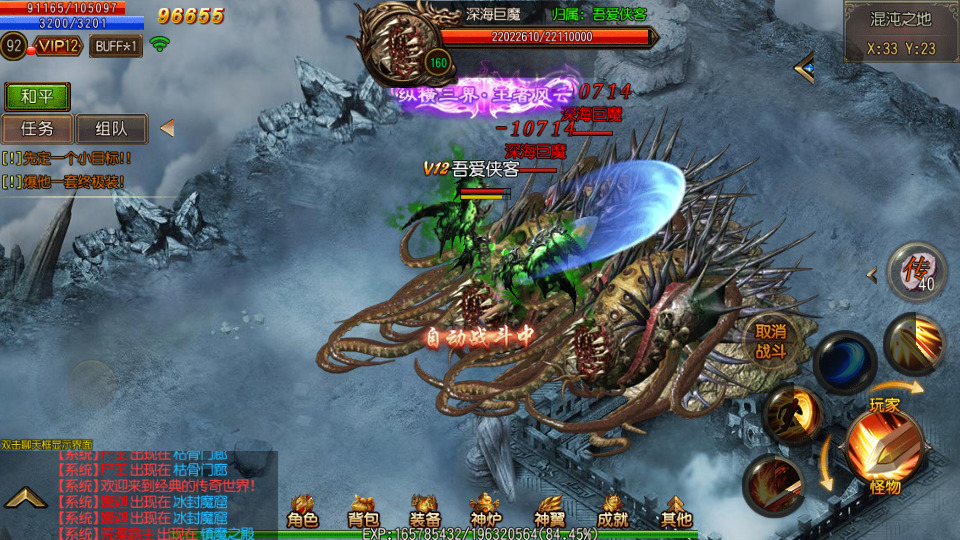Activate the blue crescent slash skill
The height and width of the screenshot is (540, 960).
[844, 361]
